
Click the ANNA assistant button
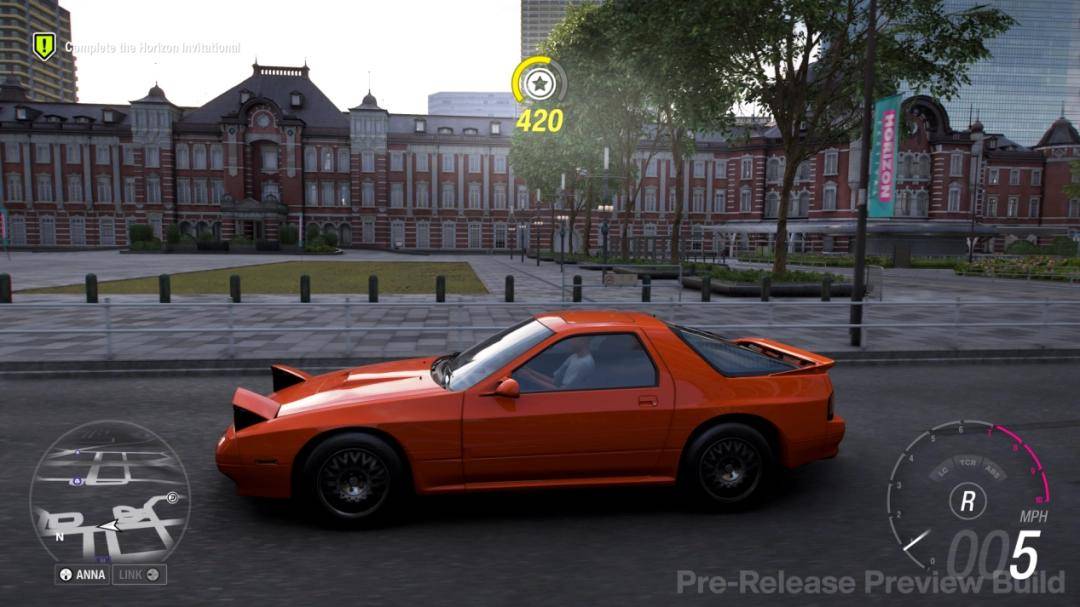click(x=82, y=575)
